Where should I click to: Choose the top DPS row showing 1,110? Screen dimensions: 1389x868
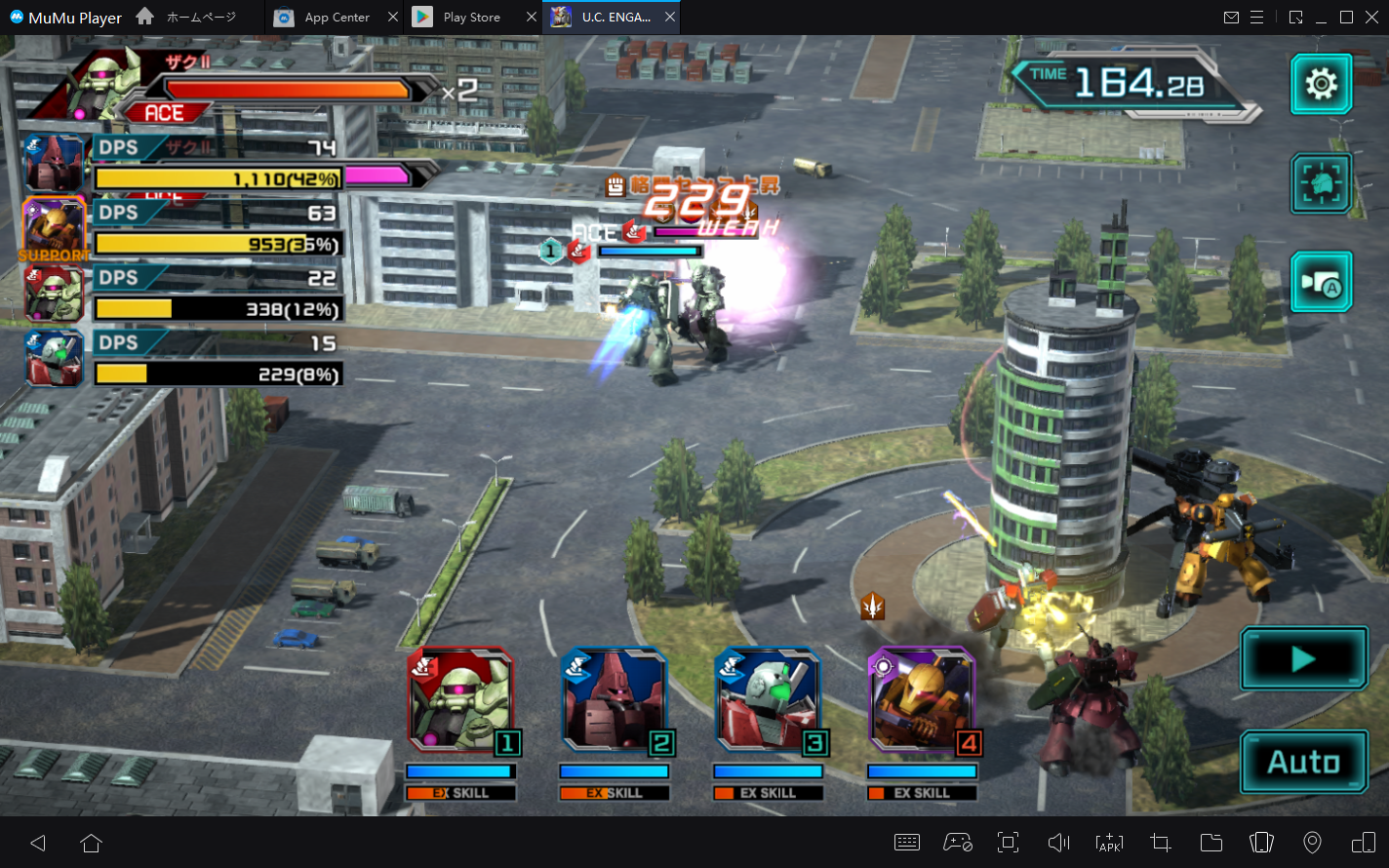pos(217,164)
